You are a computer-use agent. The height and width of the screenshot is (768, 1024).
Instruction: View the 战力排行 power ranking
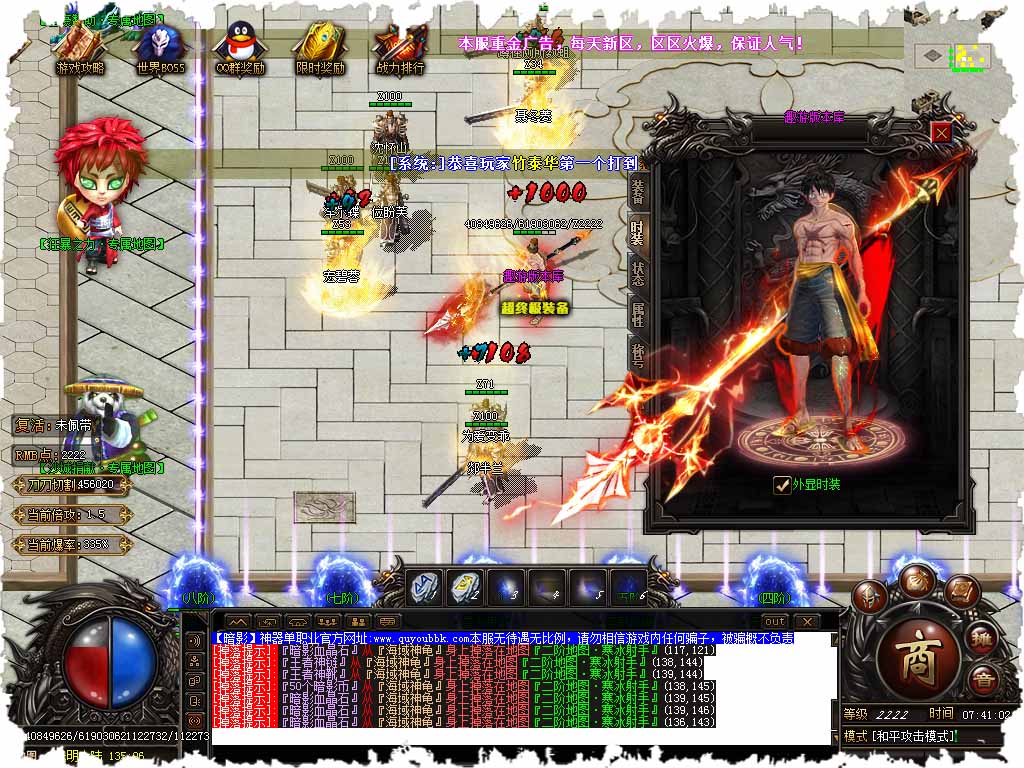pos(399,48)
